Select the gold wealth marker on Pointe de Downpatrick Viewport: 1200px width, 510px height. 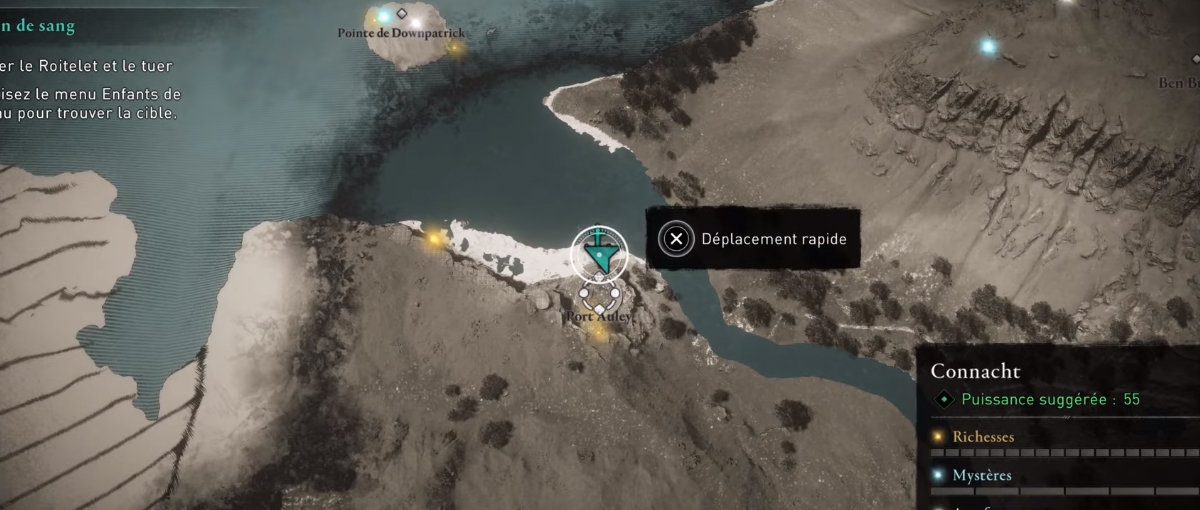pos(455,48)
